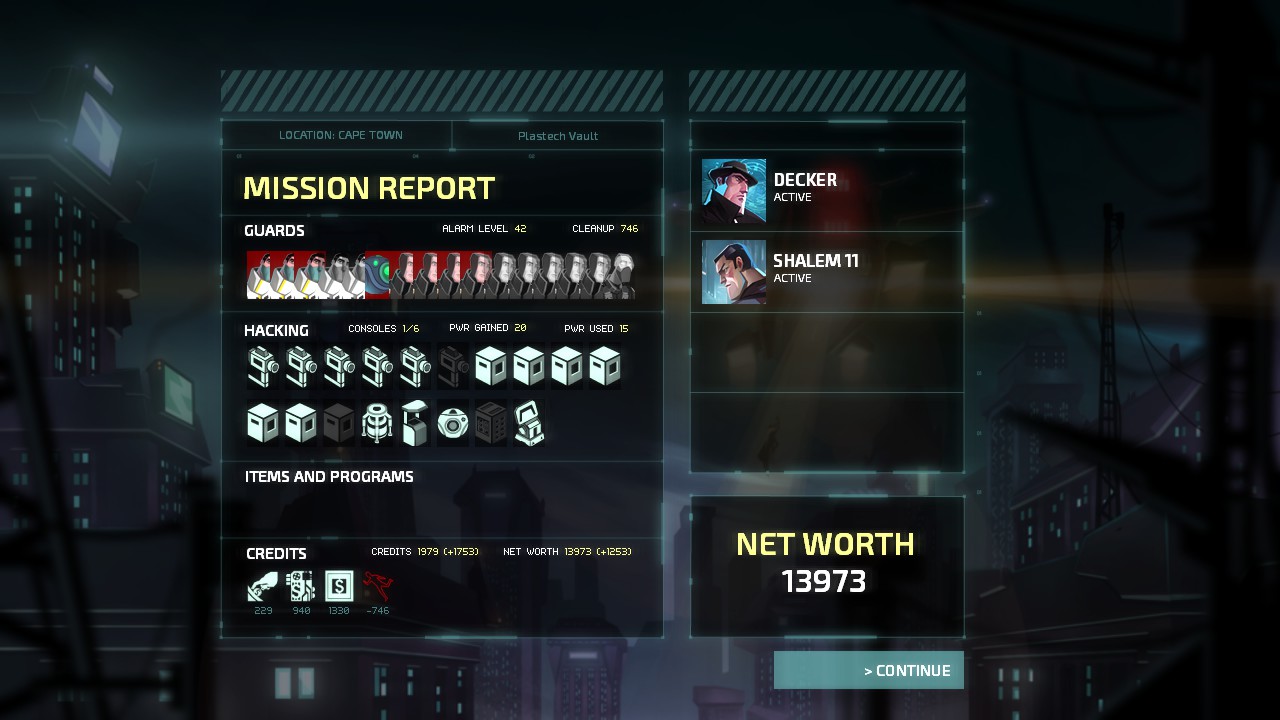Image resolution: width=1280 pixels, height=720 pixels.
Task: Select agent Decker's portrait
Action: pyautogui.click(x=733, y=191)
